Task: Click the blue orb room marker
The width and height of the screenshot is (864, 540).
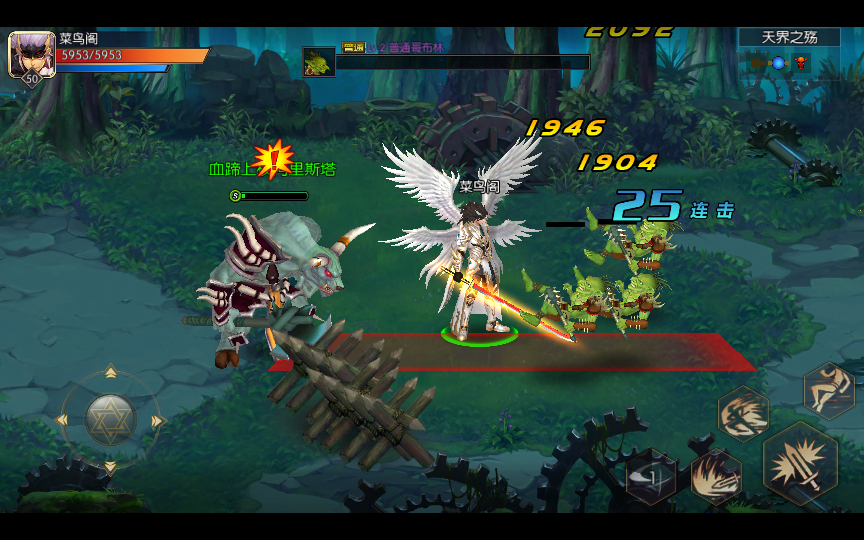Action: [778, 64]
